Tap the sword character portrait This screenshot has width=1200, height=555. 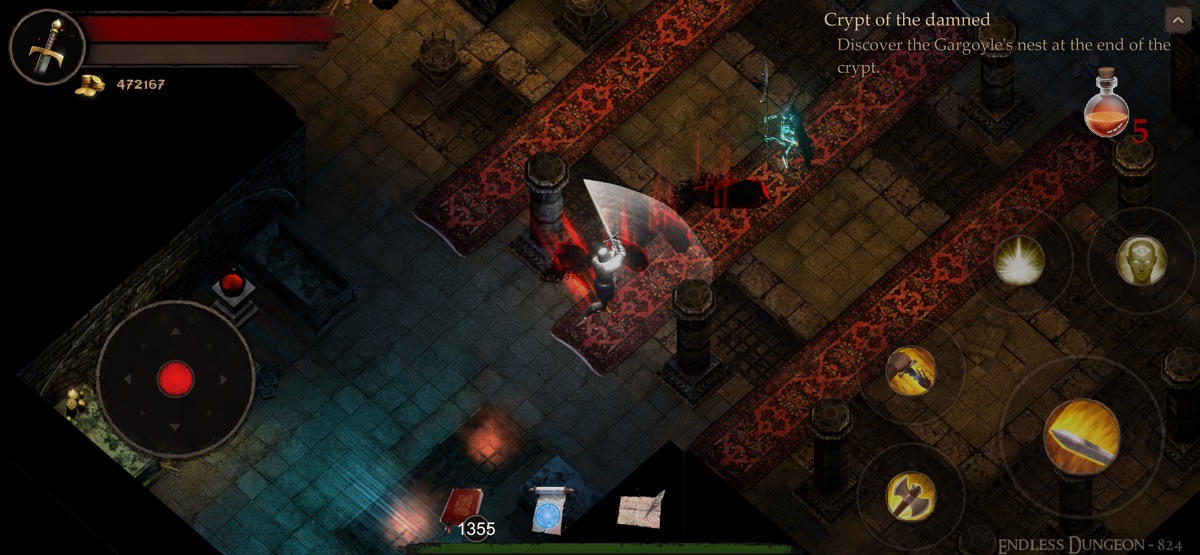[46, 48]
